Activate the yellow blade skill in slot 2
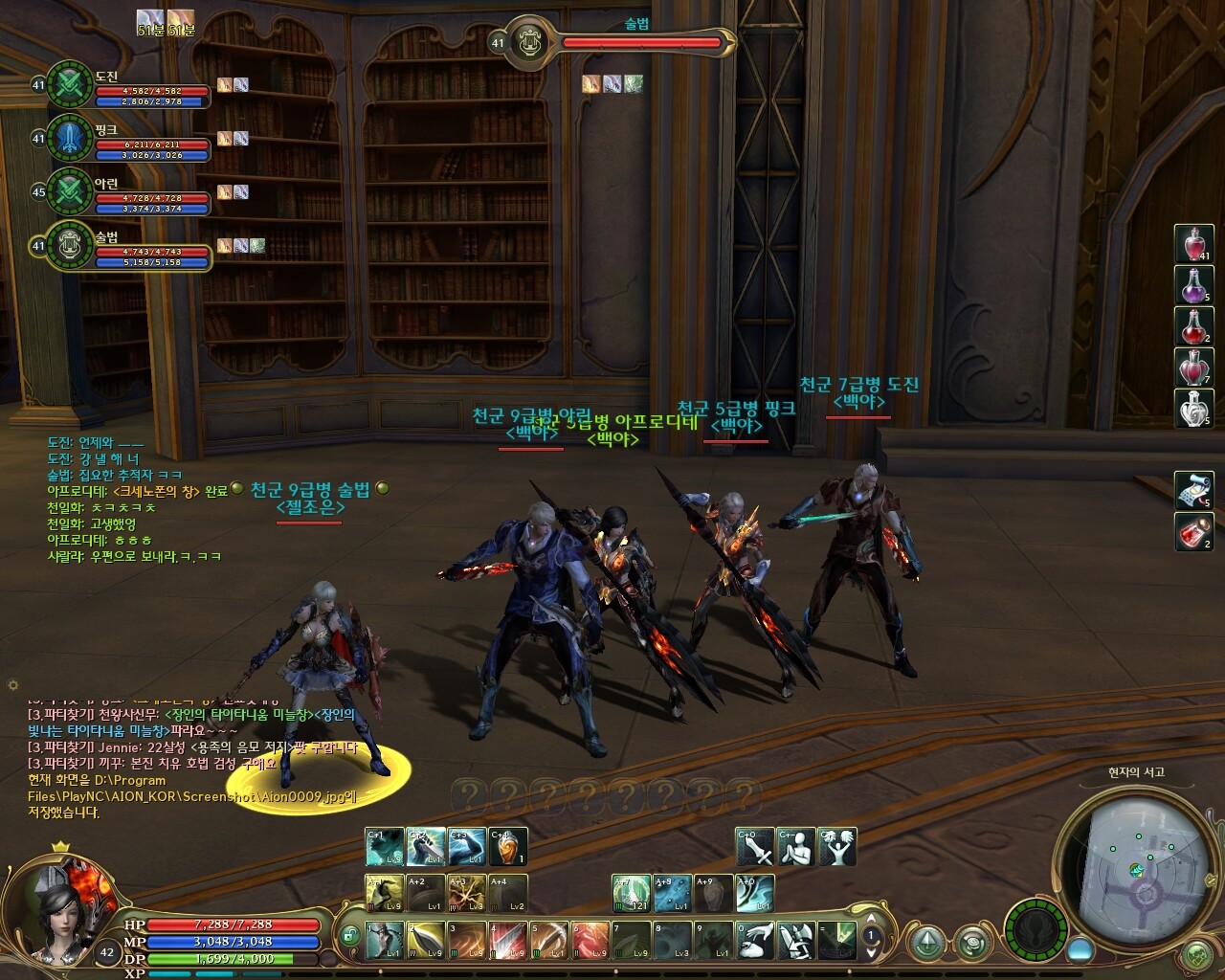The image size is (1225, 980). coord(426,941)
